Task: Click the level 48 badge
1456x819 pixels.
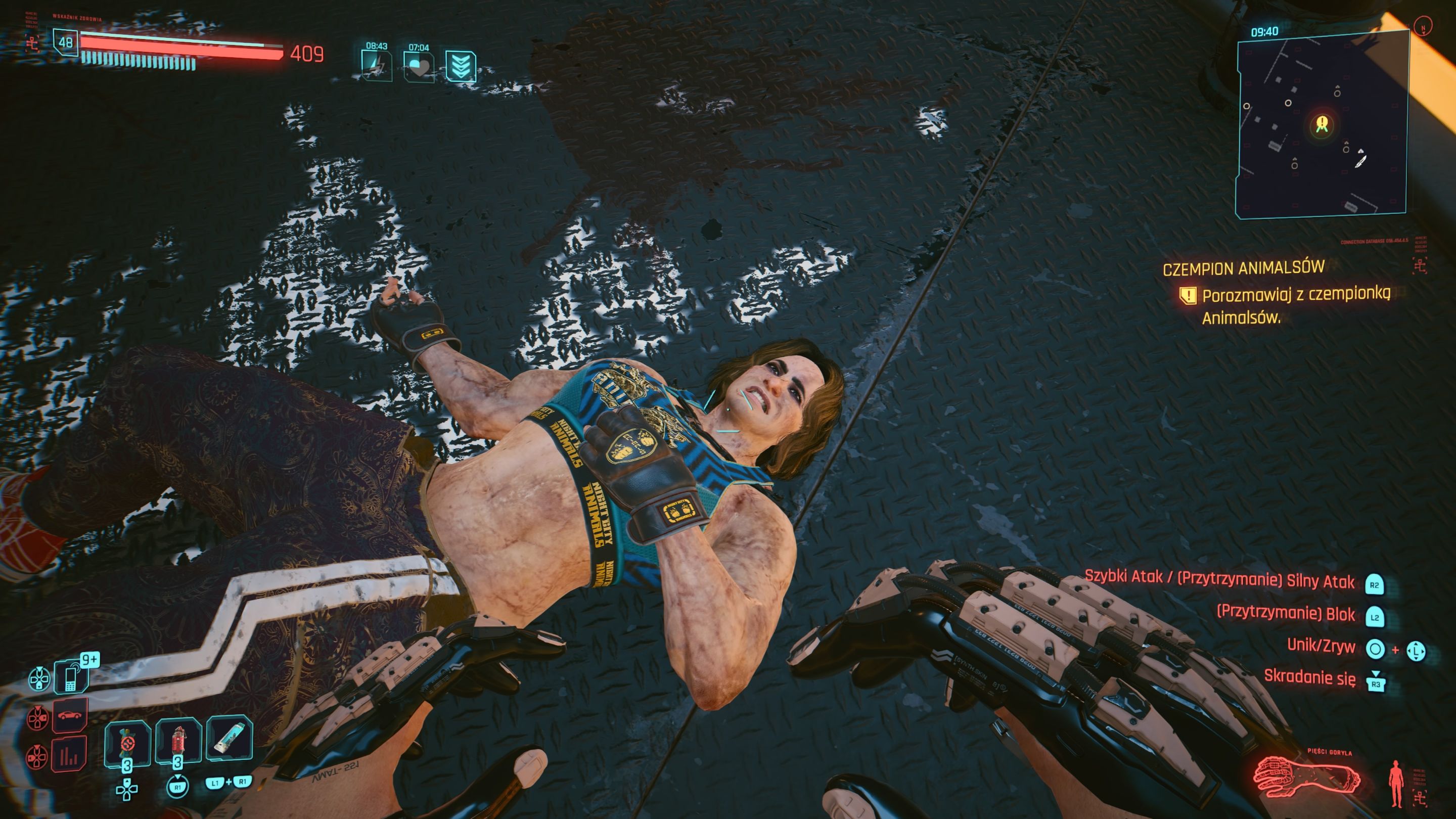Action: [66, 42]
